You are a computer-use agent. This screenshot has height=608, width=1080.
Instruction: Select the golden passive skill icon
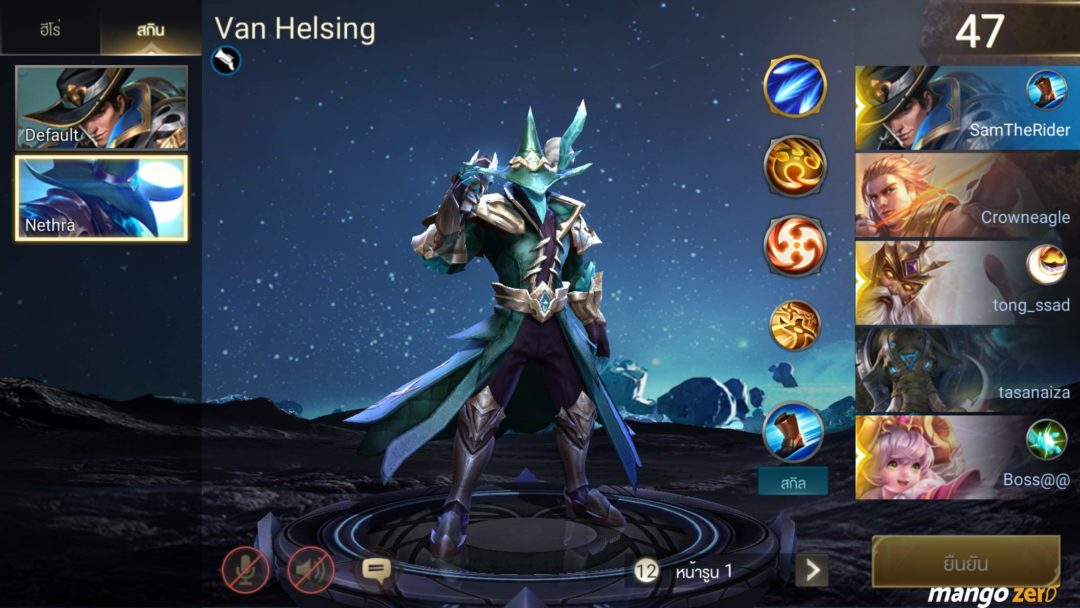coord(795,325)
